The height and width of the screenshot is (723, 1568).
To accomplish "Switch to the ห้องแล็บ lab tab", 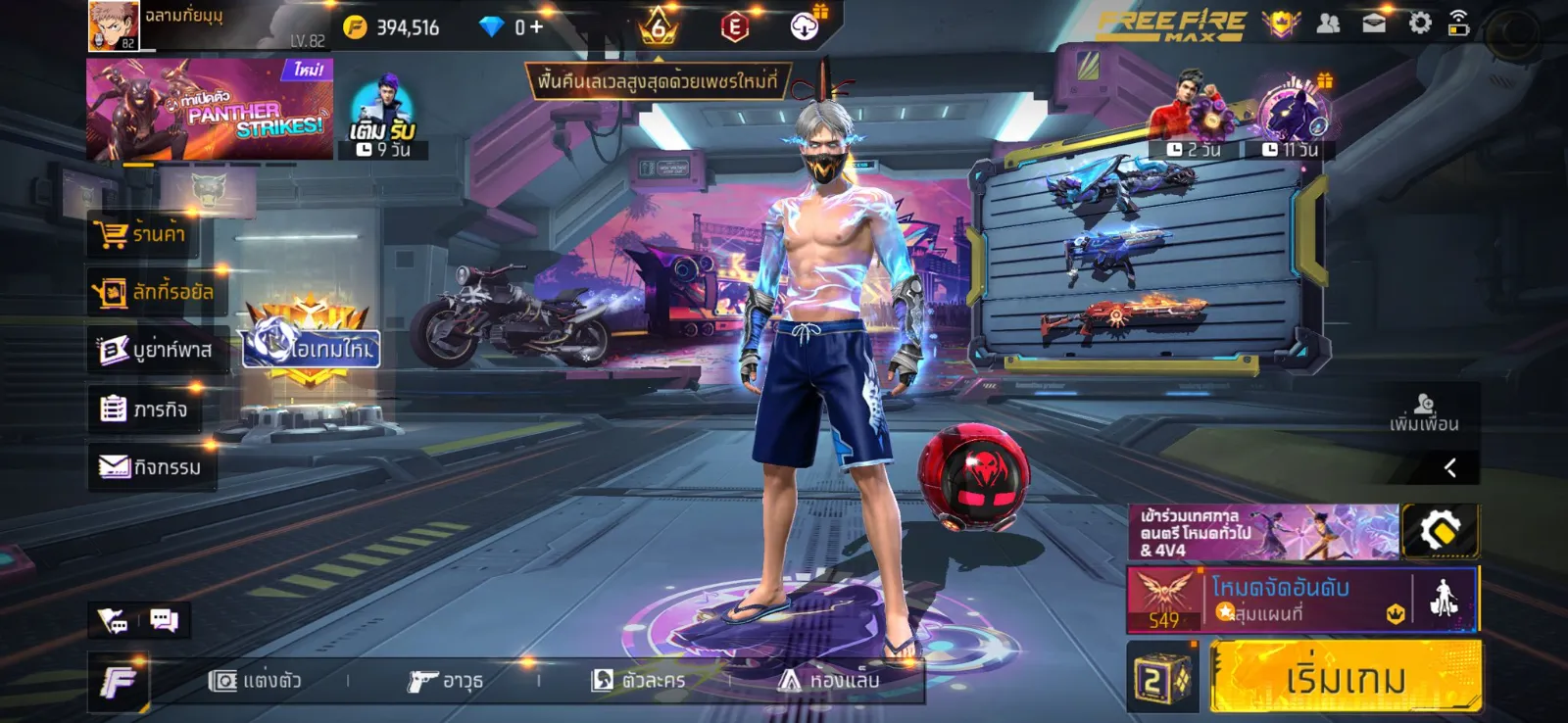I will click(x=830, y=681).
